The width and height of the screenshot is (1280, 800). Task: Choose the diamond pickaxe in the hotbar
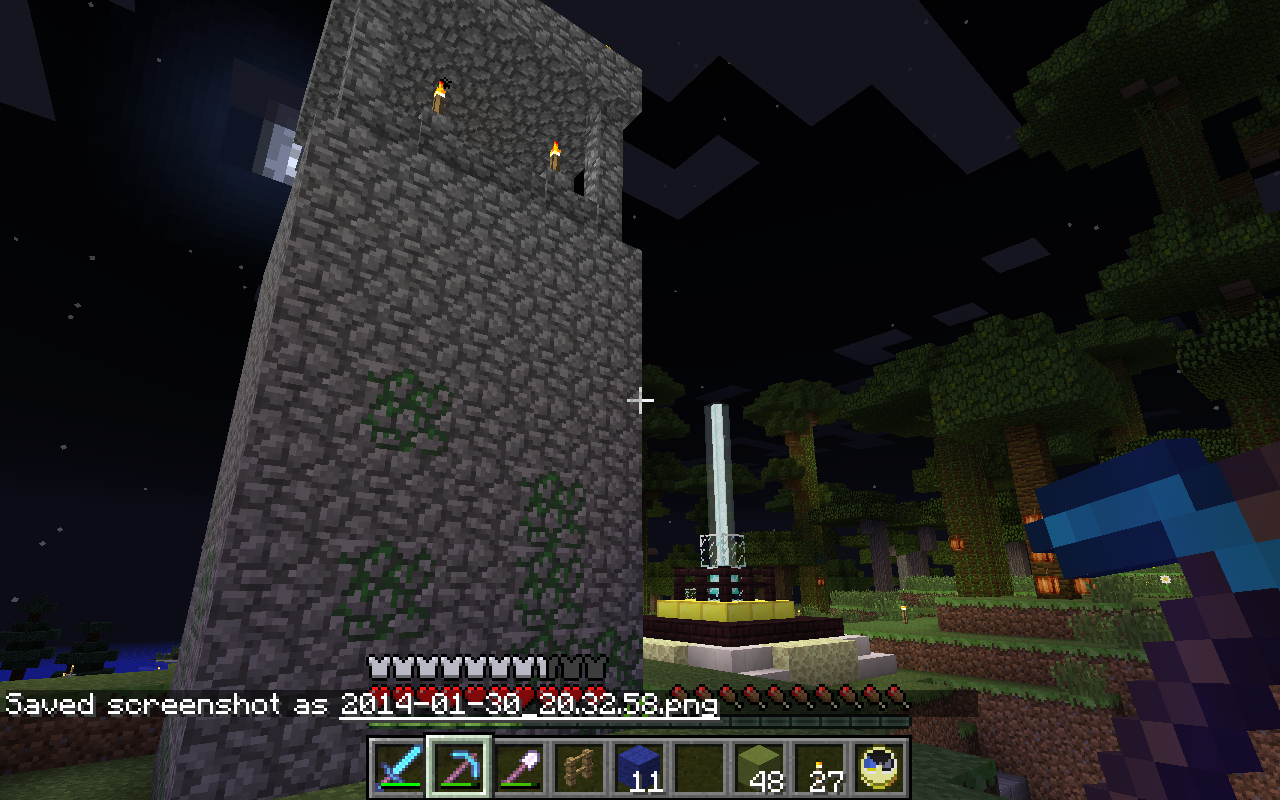click(459, 768)
